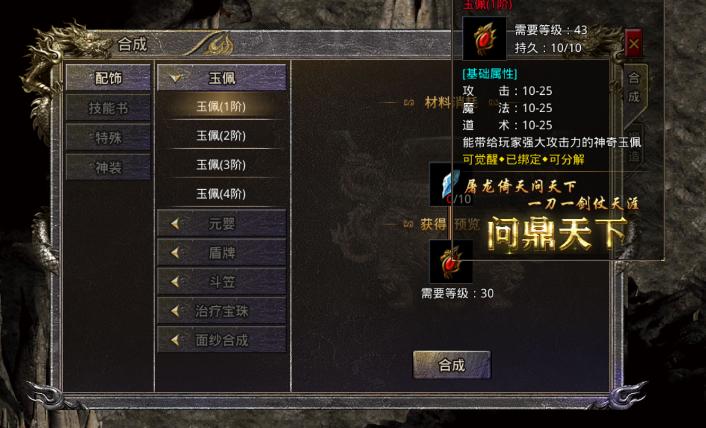Expand the 盾牌 category
The width and height of the screenshot is (706, 428).
point(221,253)
